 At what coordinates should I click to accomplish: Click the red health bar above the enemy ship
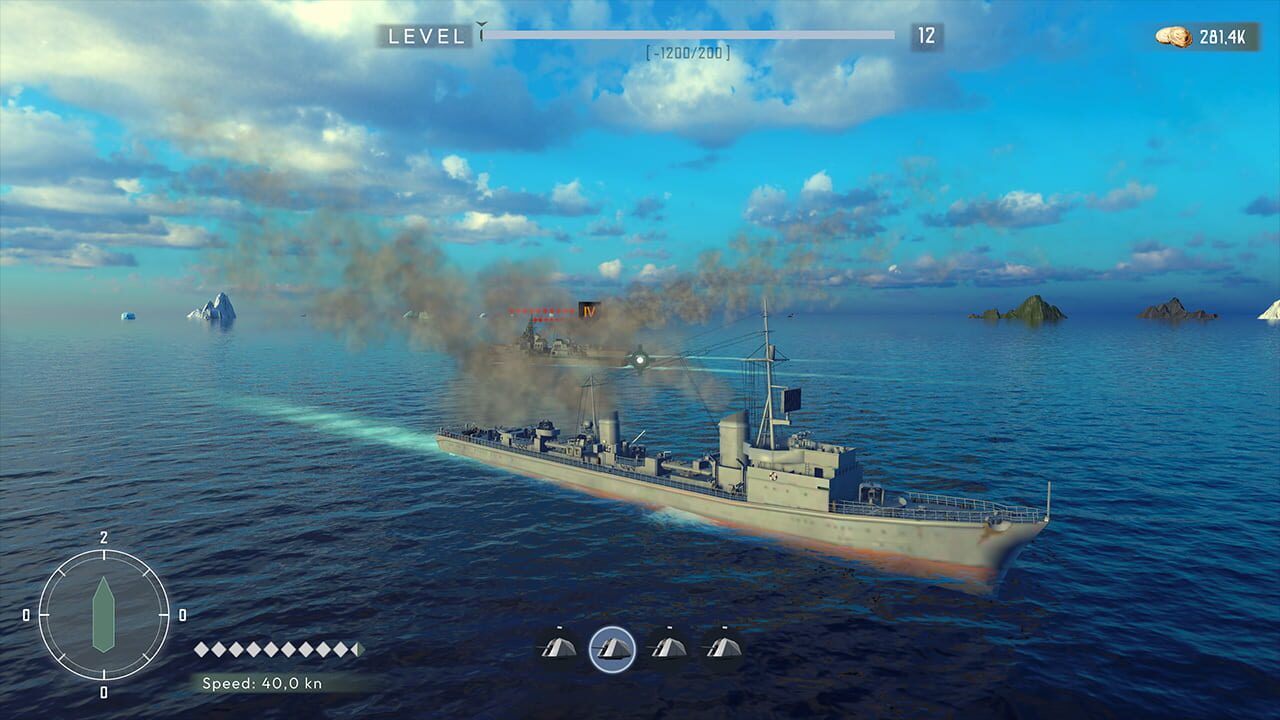540,311
